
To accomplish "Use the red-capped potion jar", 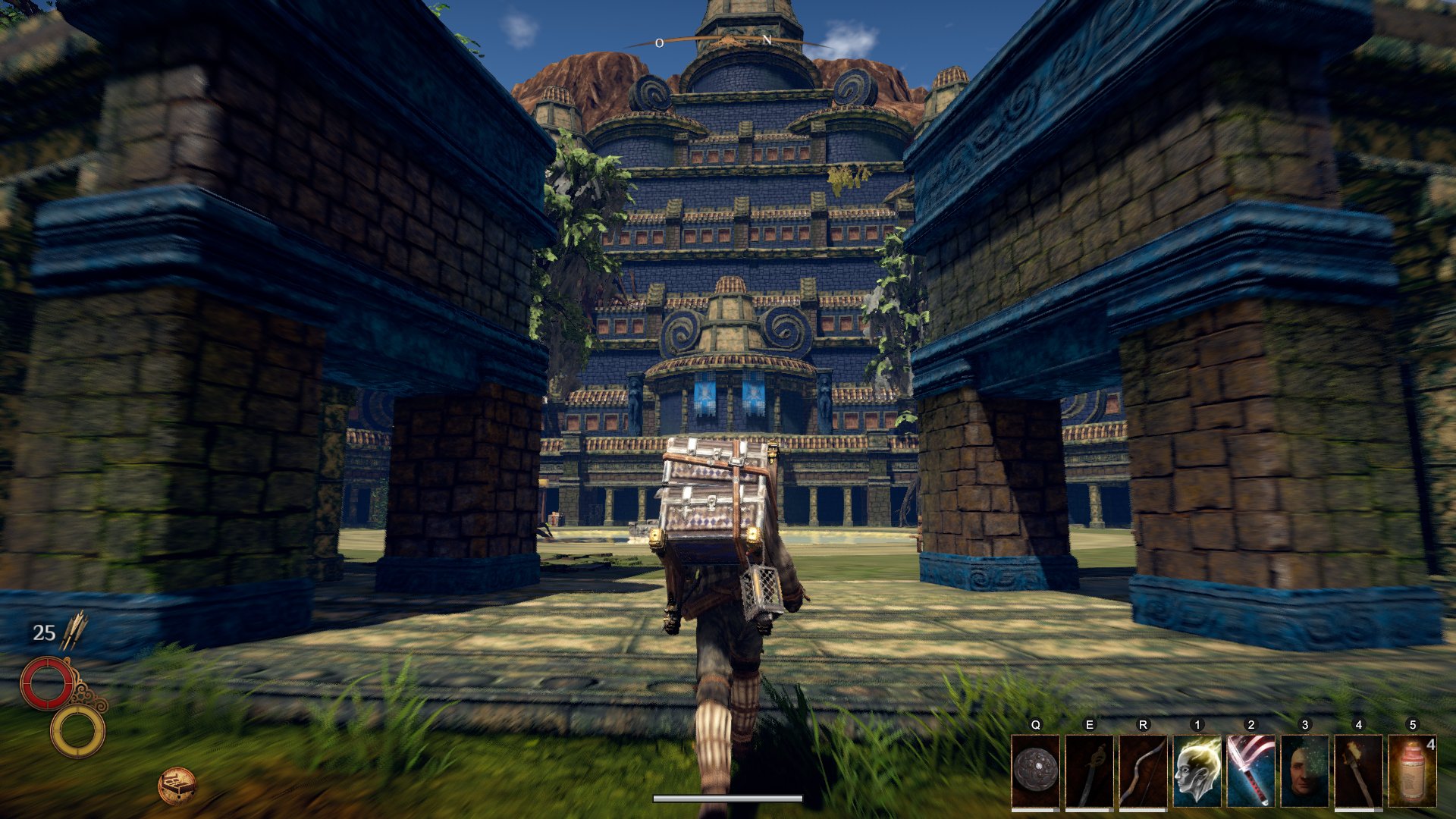I will pos(1413,770).
